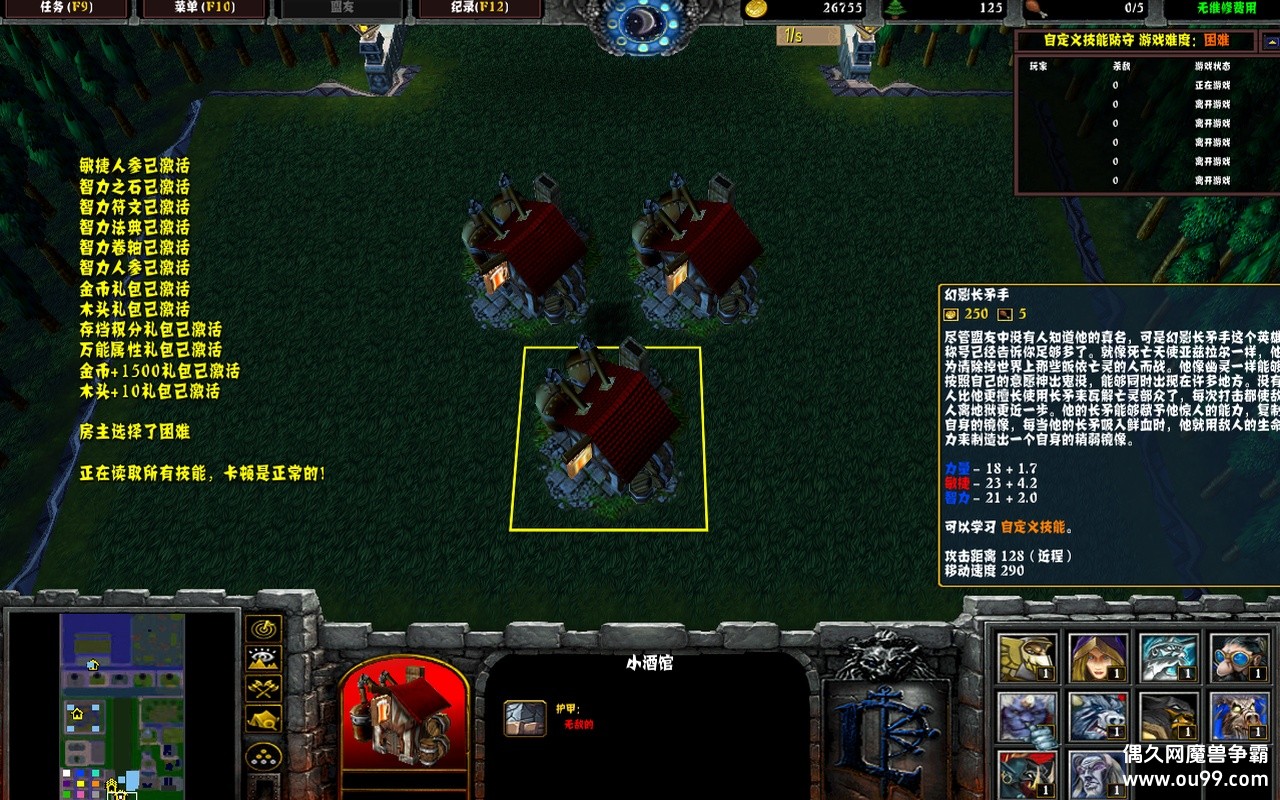Viewport: 1280px width, 800px height.
Task: Toggle the creep camp display button
Action: [263, 718]
